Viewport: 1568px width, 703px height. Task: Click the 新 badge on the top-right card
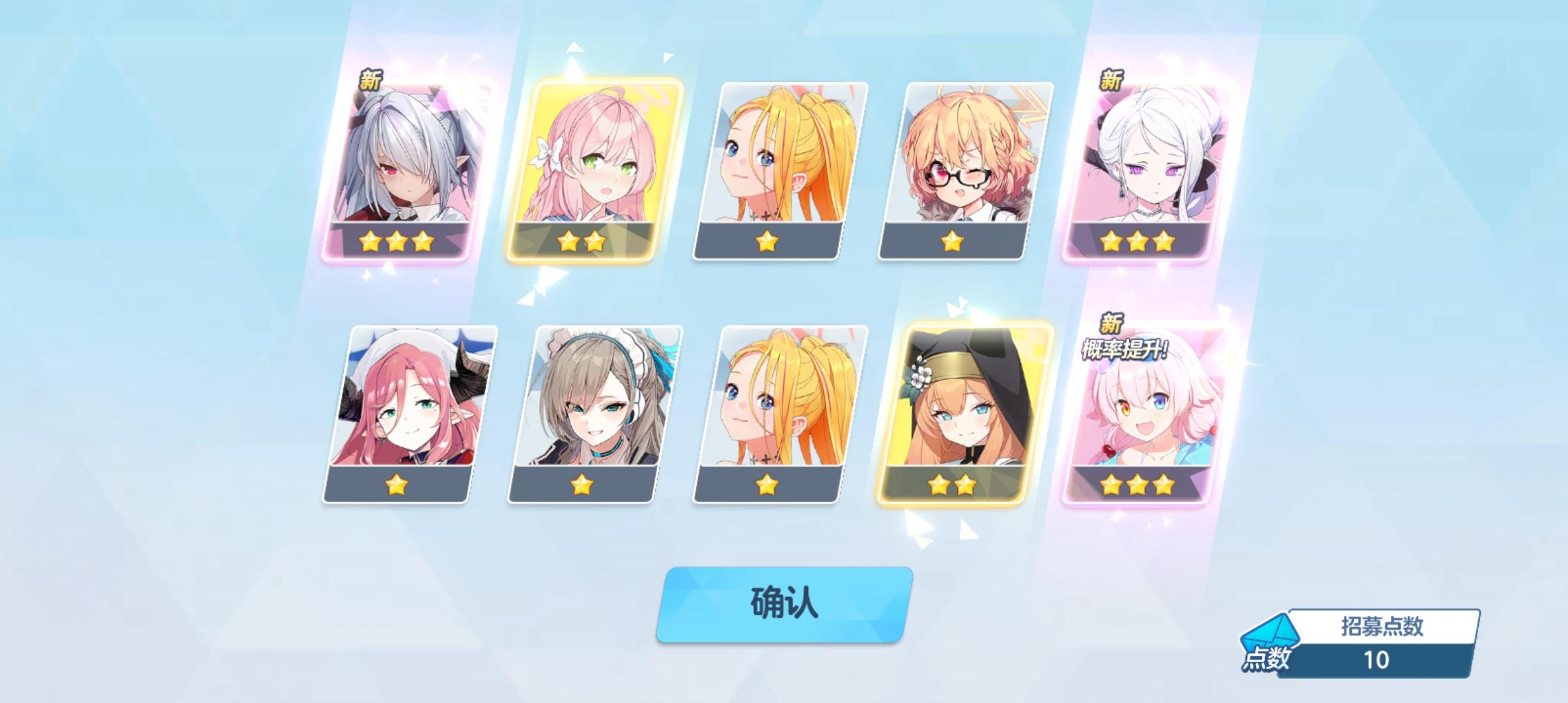click(1109, 81)
